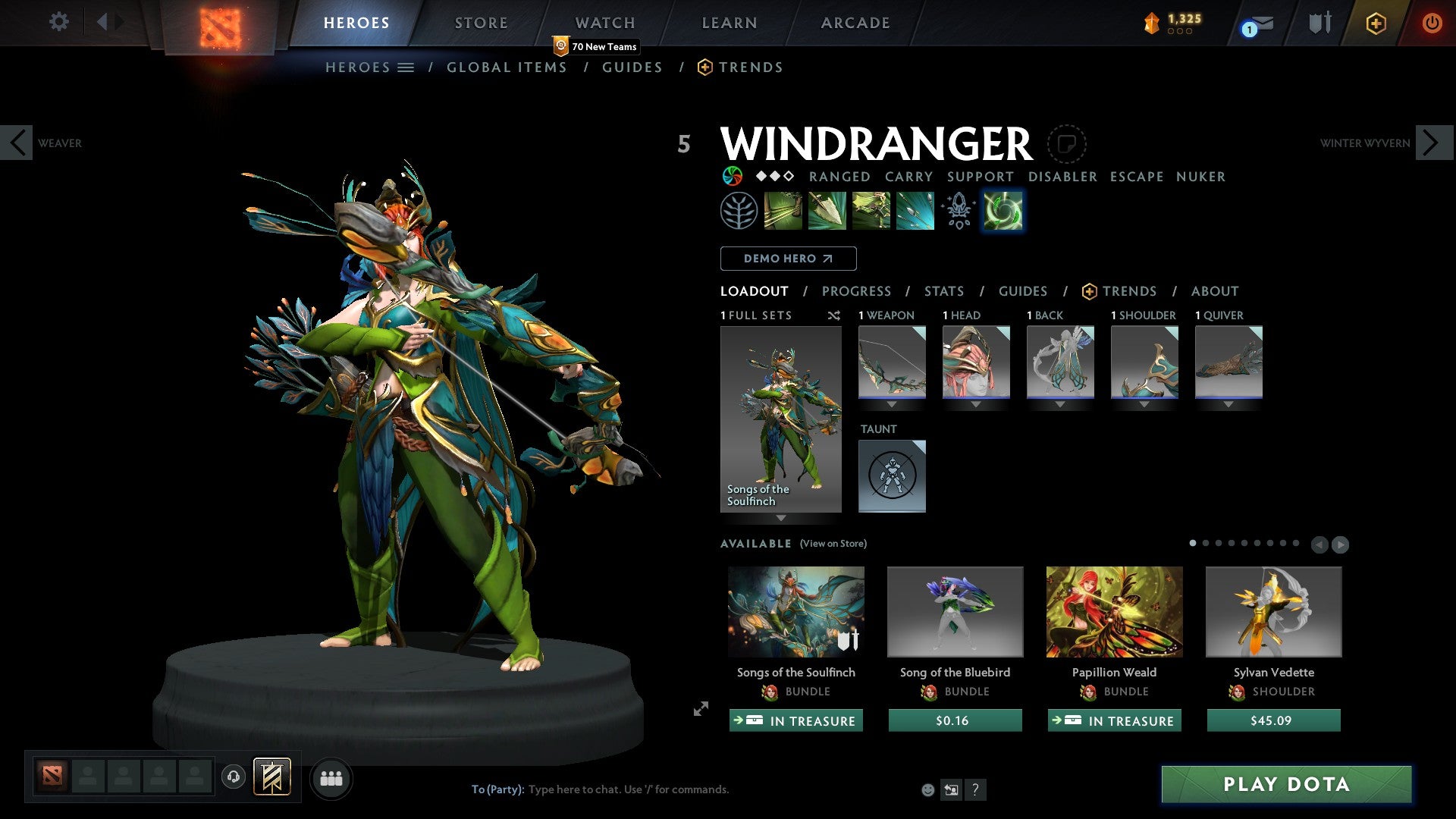
Task: Select the Windrun ultimate ability icon
Action: tap(1003, 210)
